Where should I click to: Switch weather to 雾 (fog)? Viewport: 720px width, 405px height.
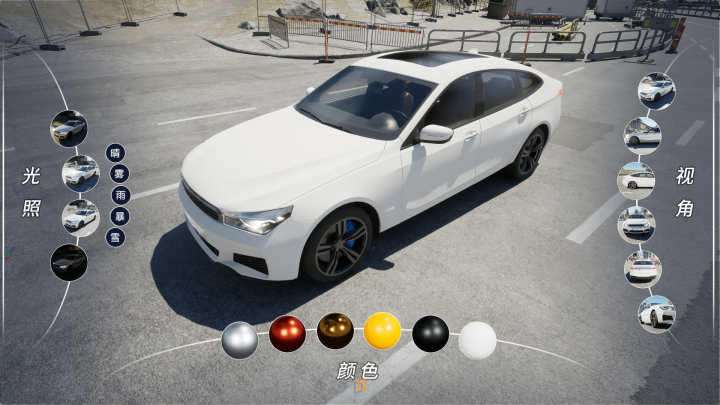tap(120, 174)
